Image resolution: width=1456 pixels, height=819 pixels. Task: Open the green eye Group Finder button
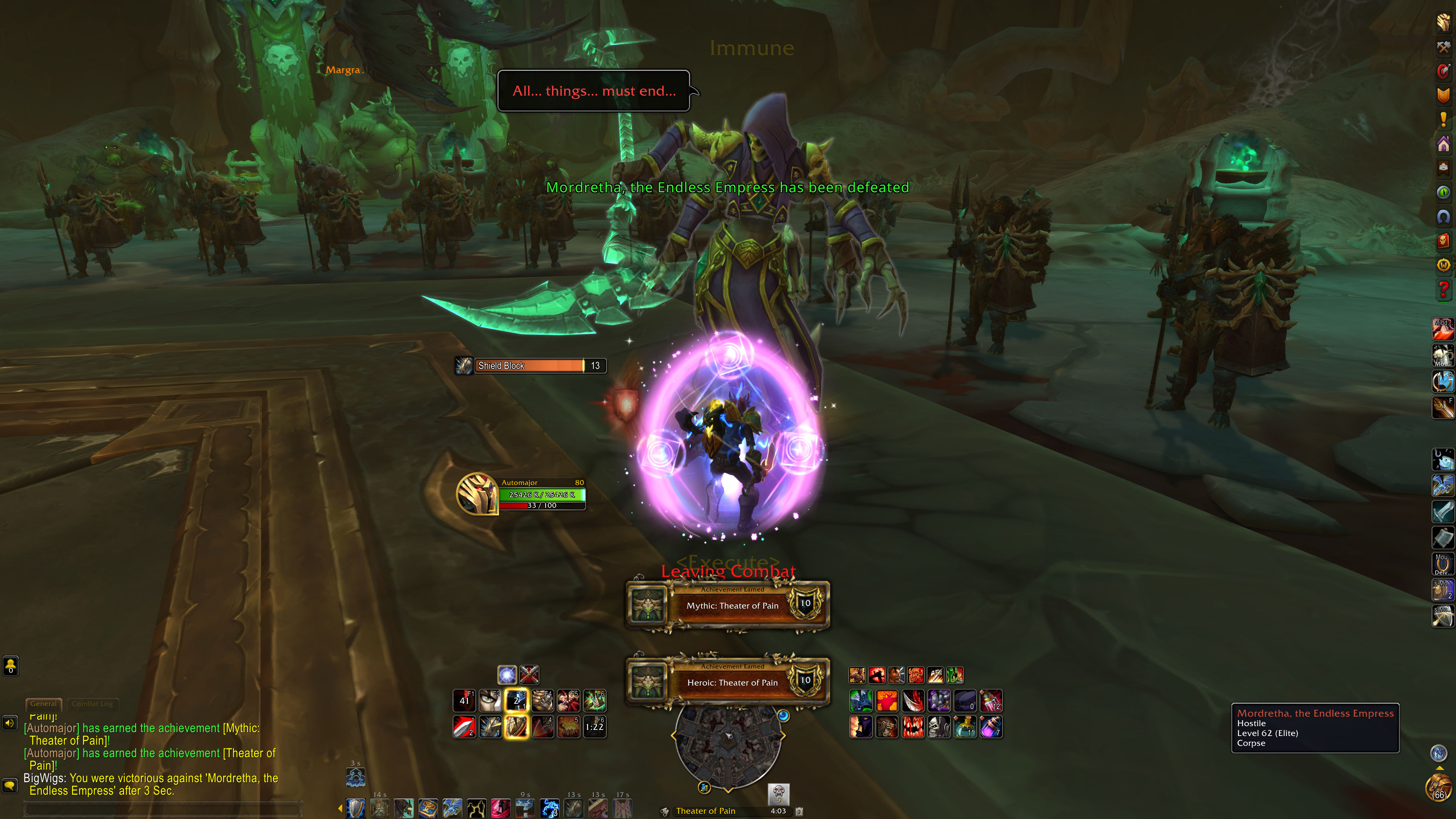(x=1443, y=192)
